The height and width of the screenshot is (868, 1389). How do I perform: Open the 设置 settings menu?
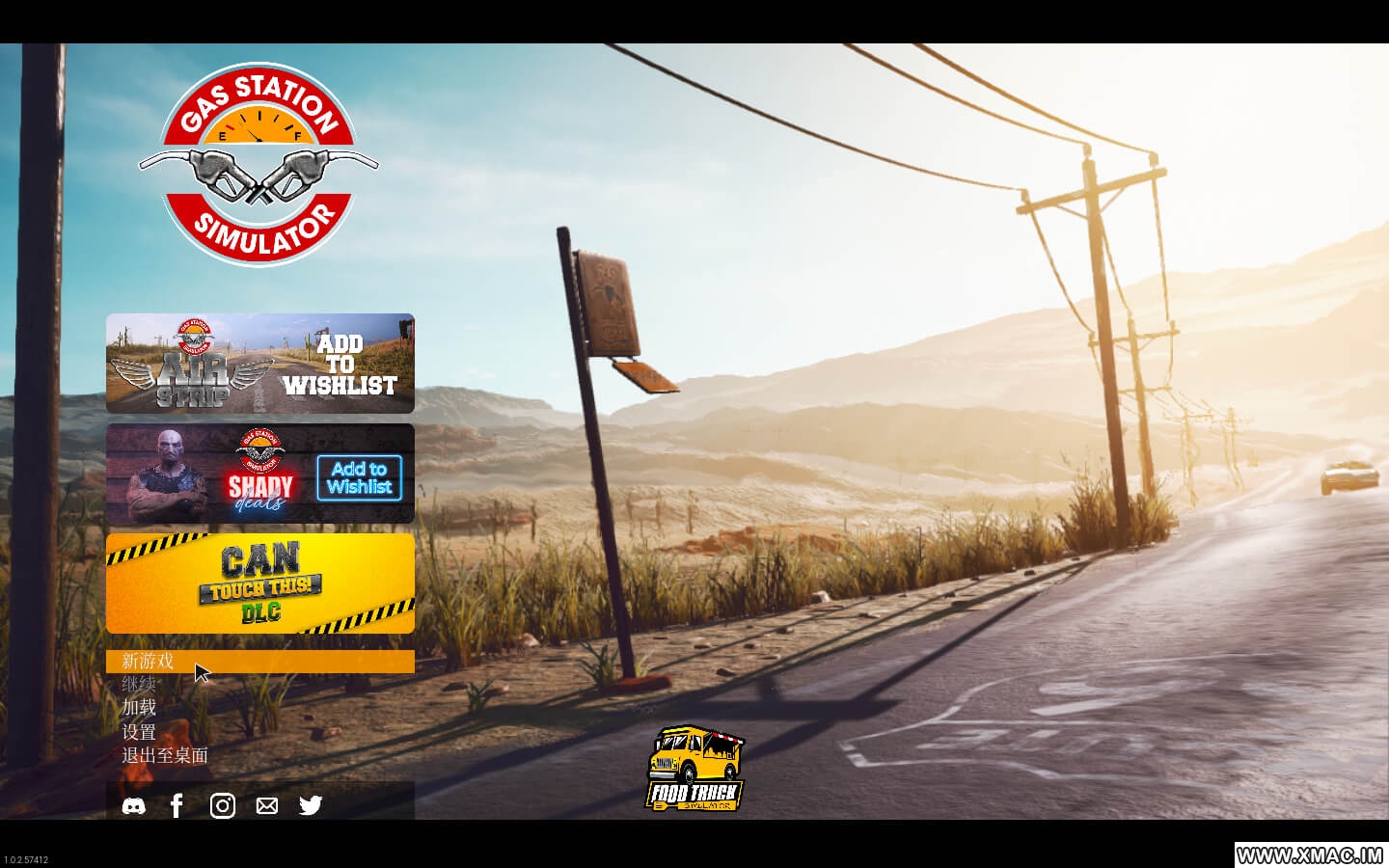point(139,732)
